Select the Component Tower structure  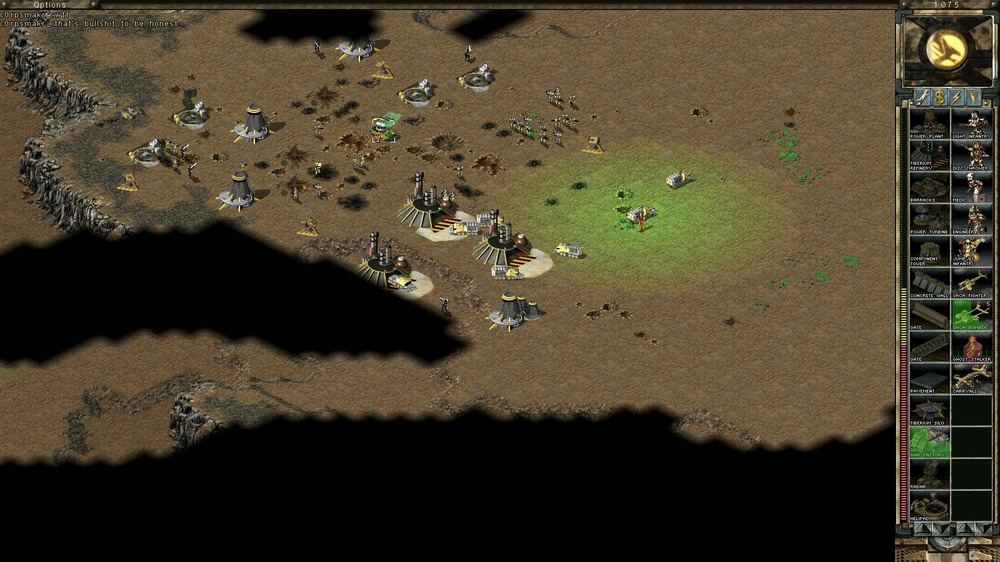click(929, 251)
